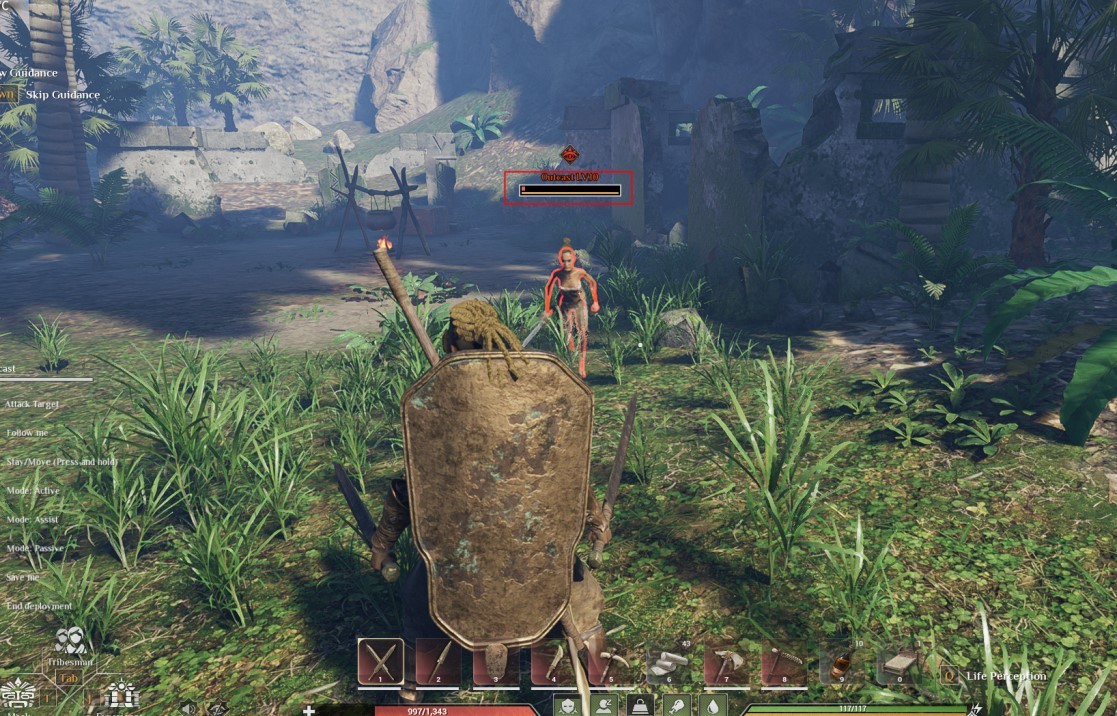Order tribesman with Attack Target command

32,404
